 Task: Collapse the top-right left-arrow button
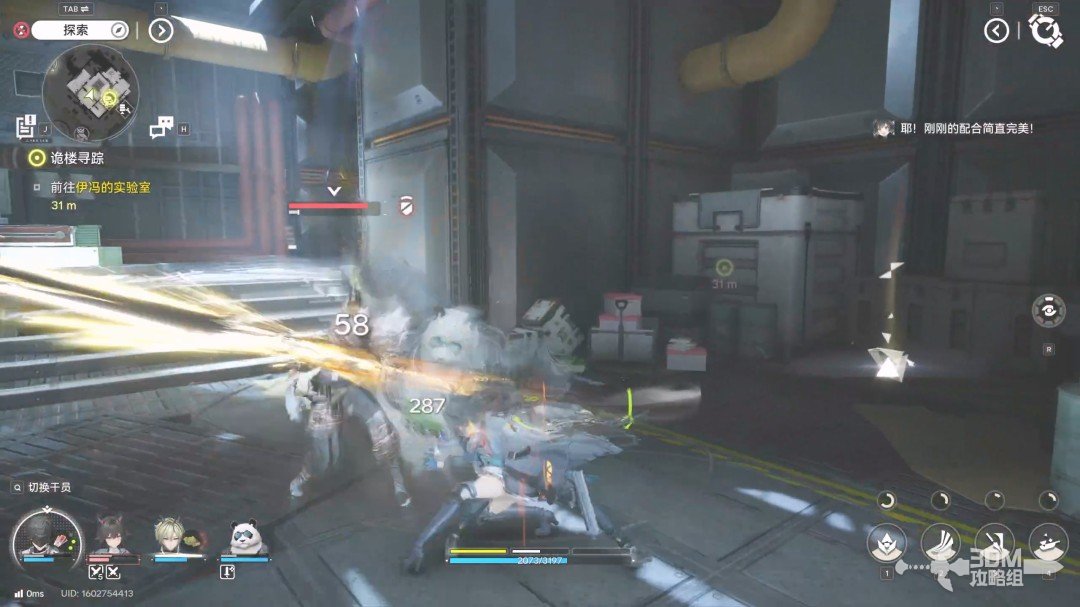[996, 31]
